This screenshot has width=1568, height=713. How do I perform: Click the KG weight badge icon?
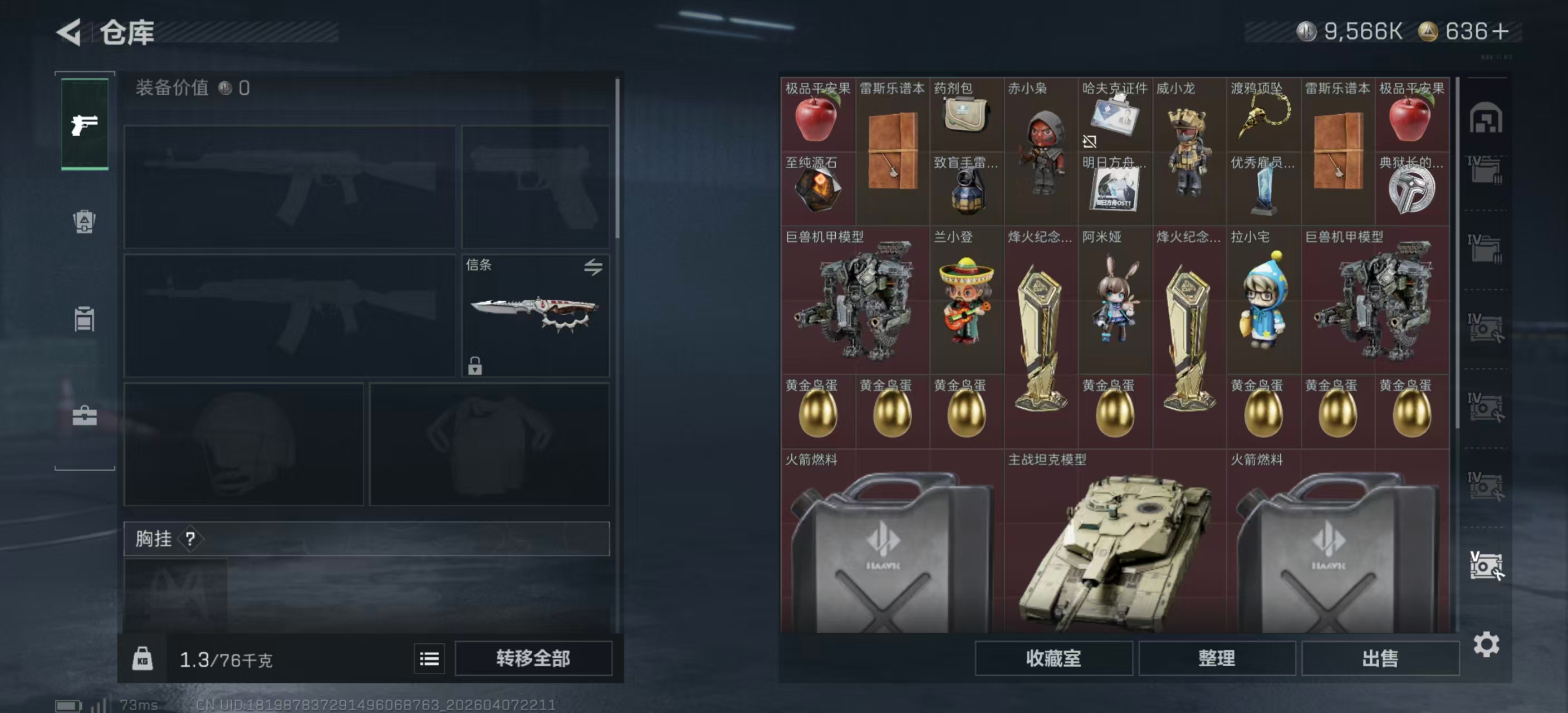pos(144,659)
